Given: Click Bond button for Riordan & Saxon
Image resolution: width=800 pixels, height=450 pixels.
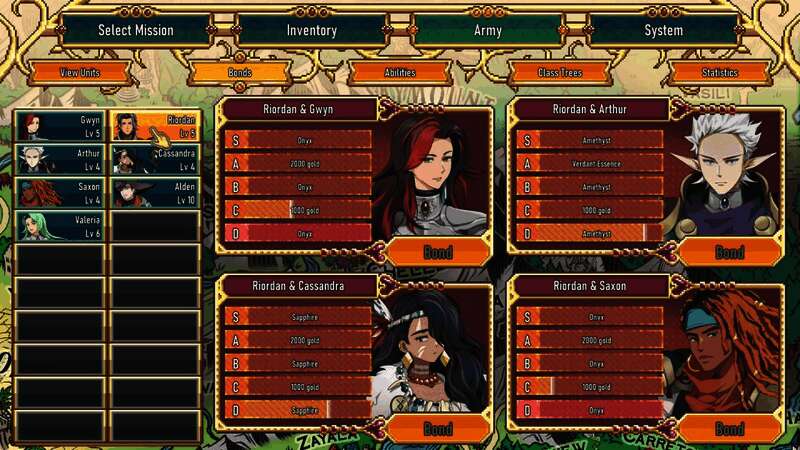Looking at the screenshot, I should 729,429.
